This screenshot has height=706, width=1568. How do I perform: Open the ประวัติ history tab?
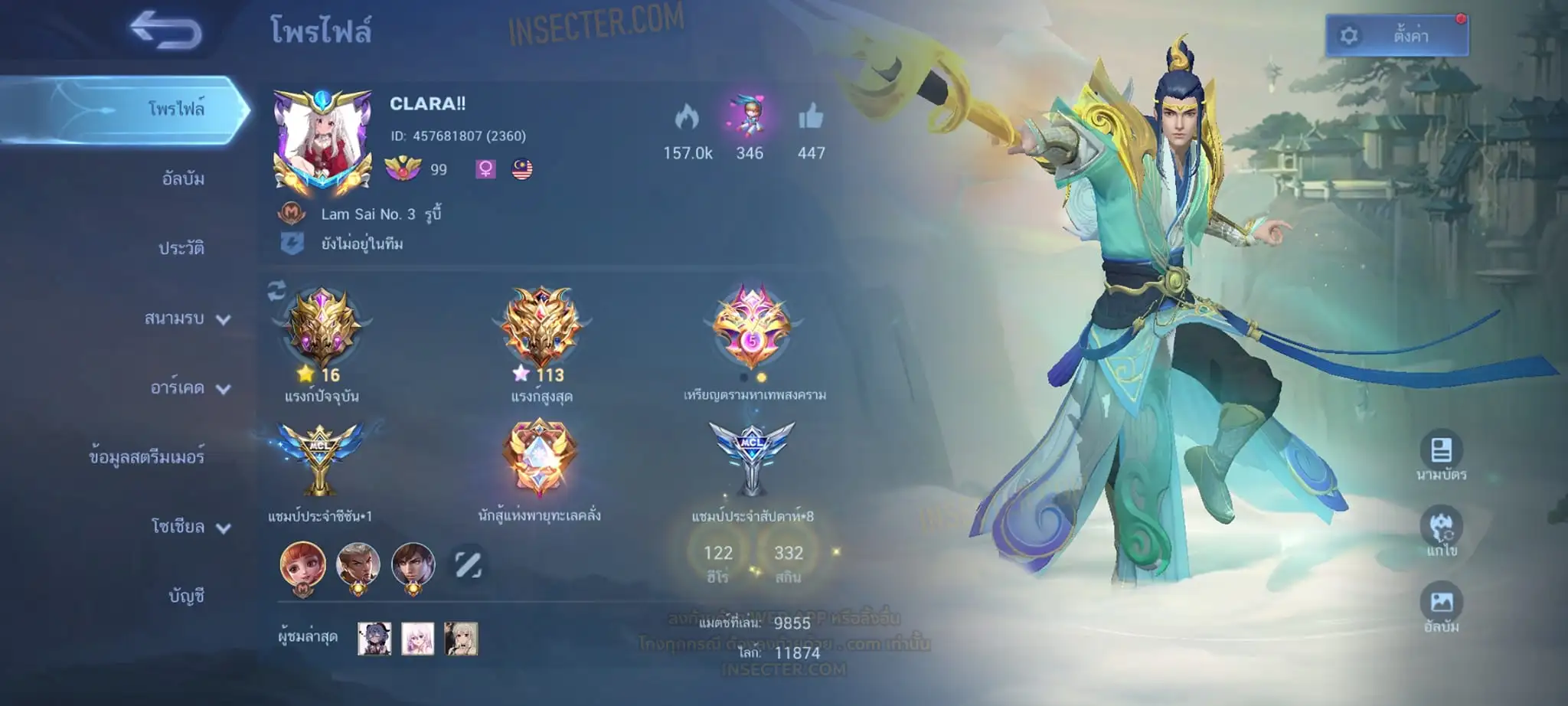[x=181, y=248]
